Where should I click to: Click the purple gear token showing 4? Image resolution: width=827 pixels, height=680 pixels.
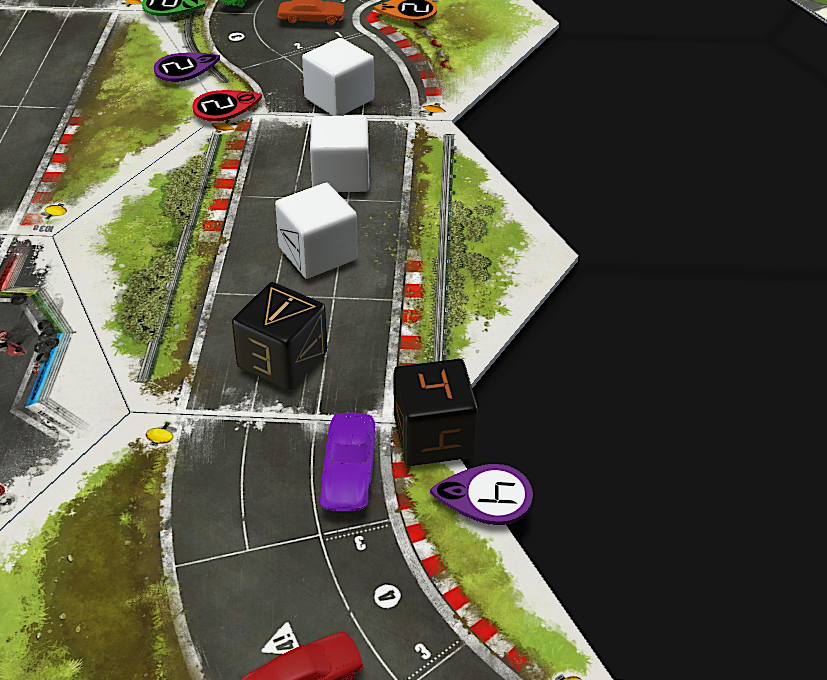pyautogui.click(x=485, y=492)
